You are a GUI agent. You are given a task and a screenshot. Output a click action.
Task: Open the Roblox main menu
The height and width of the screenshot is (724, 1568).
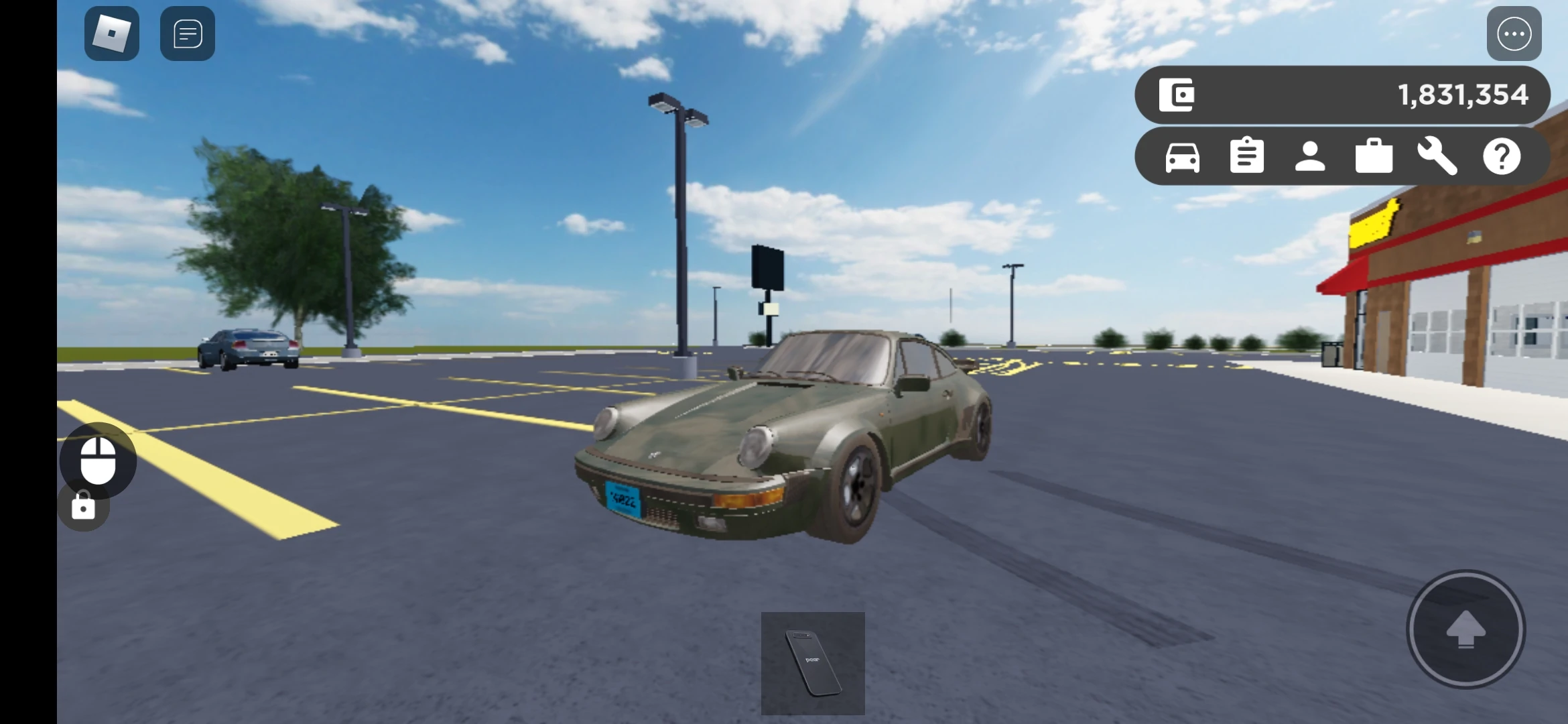point(111,33)
